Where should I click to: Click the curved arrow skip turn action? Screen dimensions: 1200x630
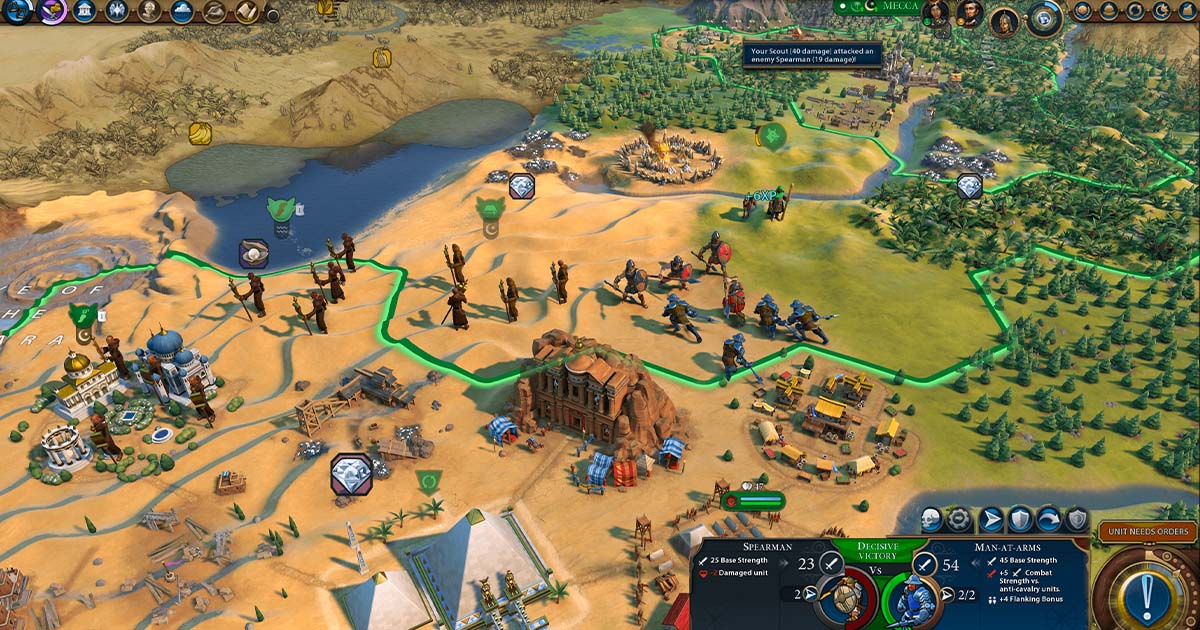[1049, 519]
